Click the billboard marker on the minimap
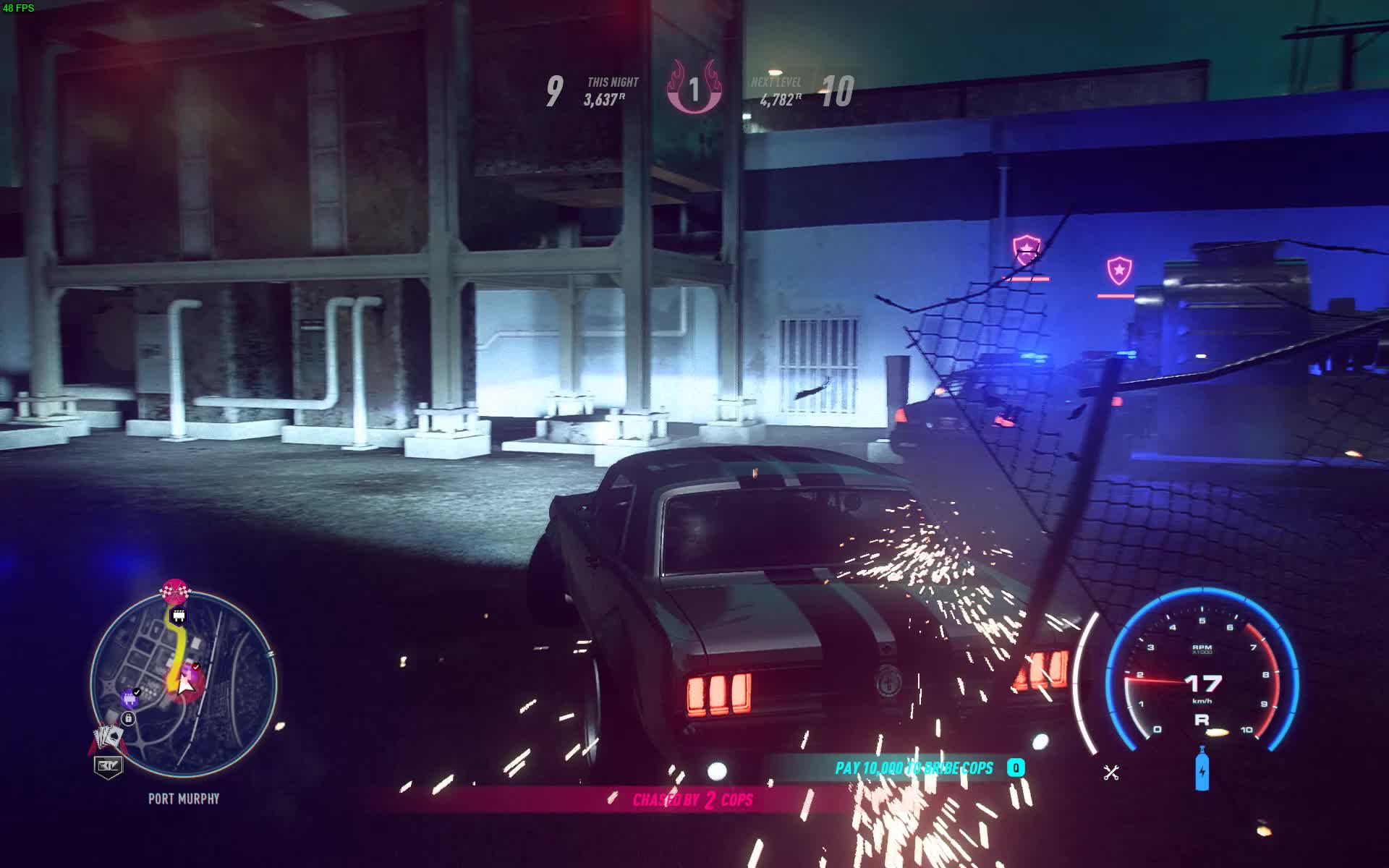This screenshot has height=868, width=1389. coord(179,616)
